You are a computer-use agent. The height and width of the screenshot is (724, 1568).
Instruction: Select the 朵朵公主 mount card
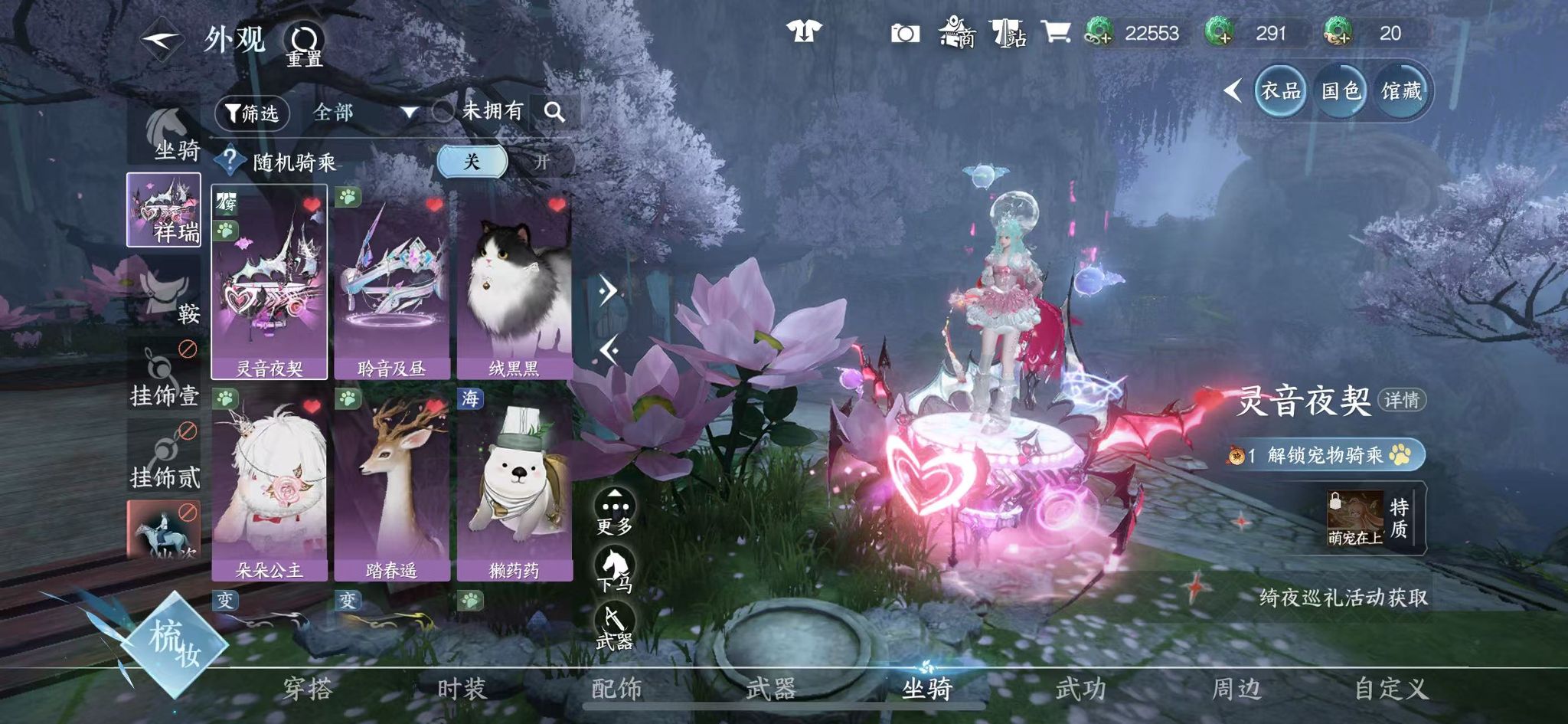[269, 484]
